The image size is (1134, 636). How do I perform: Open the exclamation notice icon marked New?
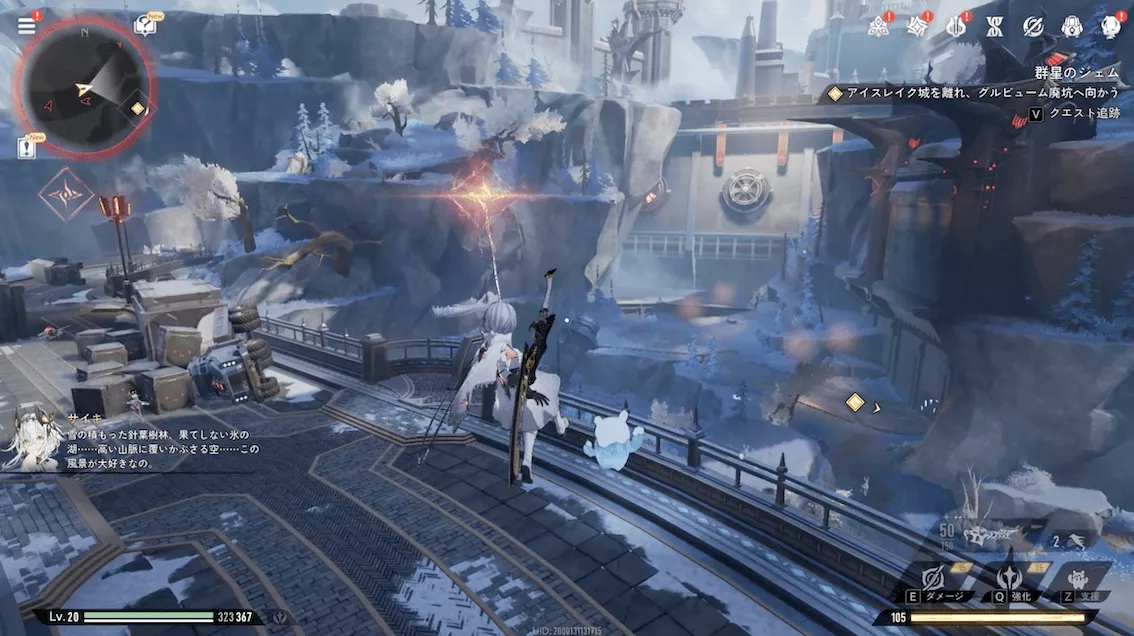[26, 147]
